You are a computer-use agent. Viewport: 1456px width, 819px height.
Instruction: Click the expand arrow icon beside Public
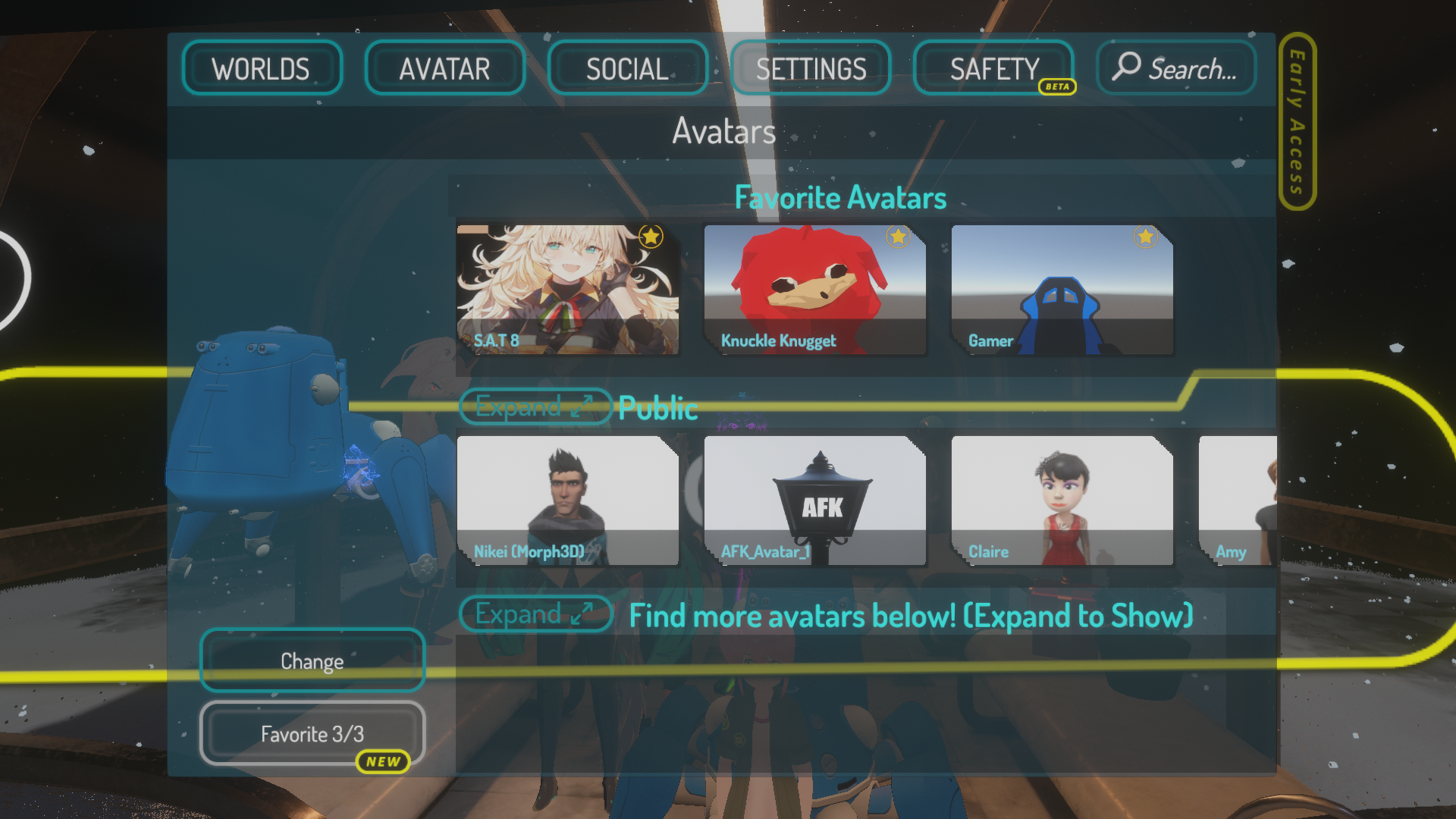pyautogui.click(x=581, y=407)
